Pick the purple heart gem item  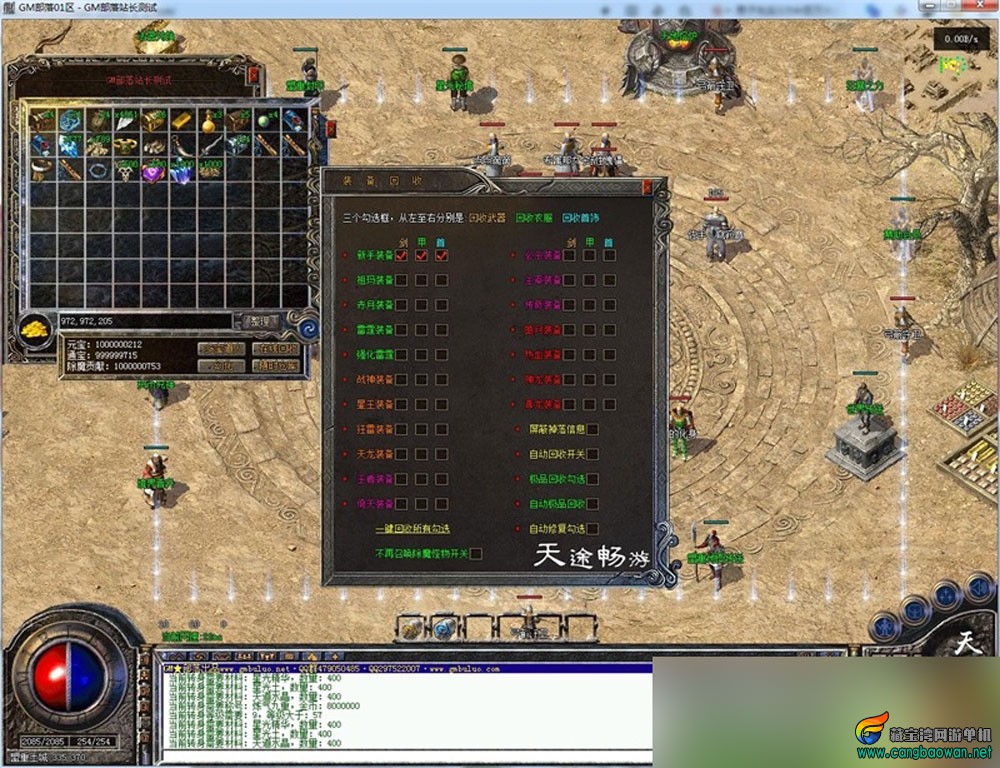pyautogui.click(x=153, y=172)
